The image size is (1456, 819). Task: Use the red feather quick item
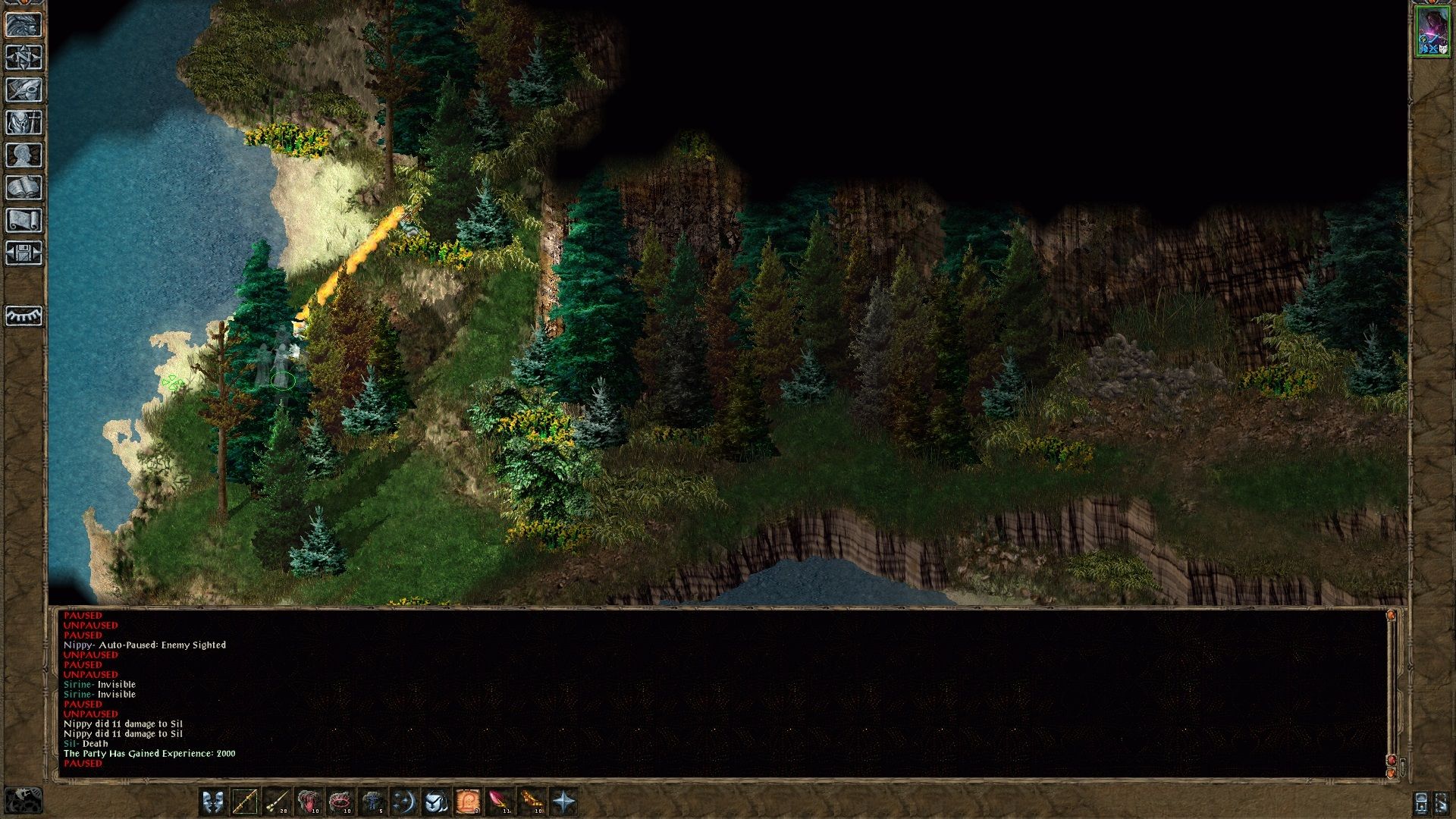click(x=500, y=802)
